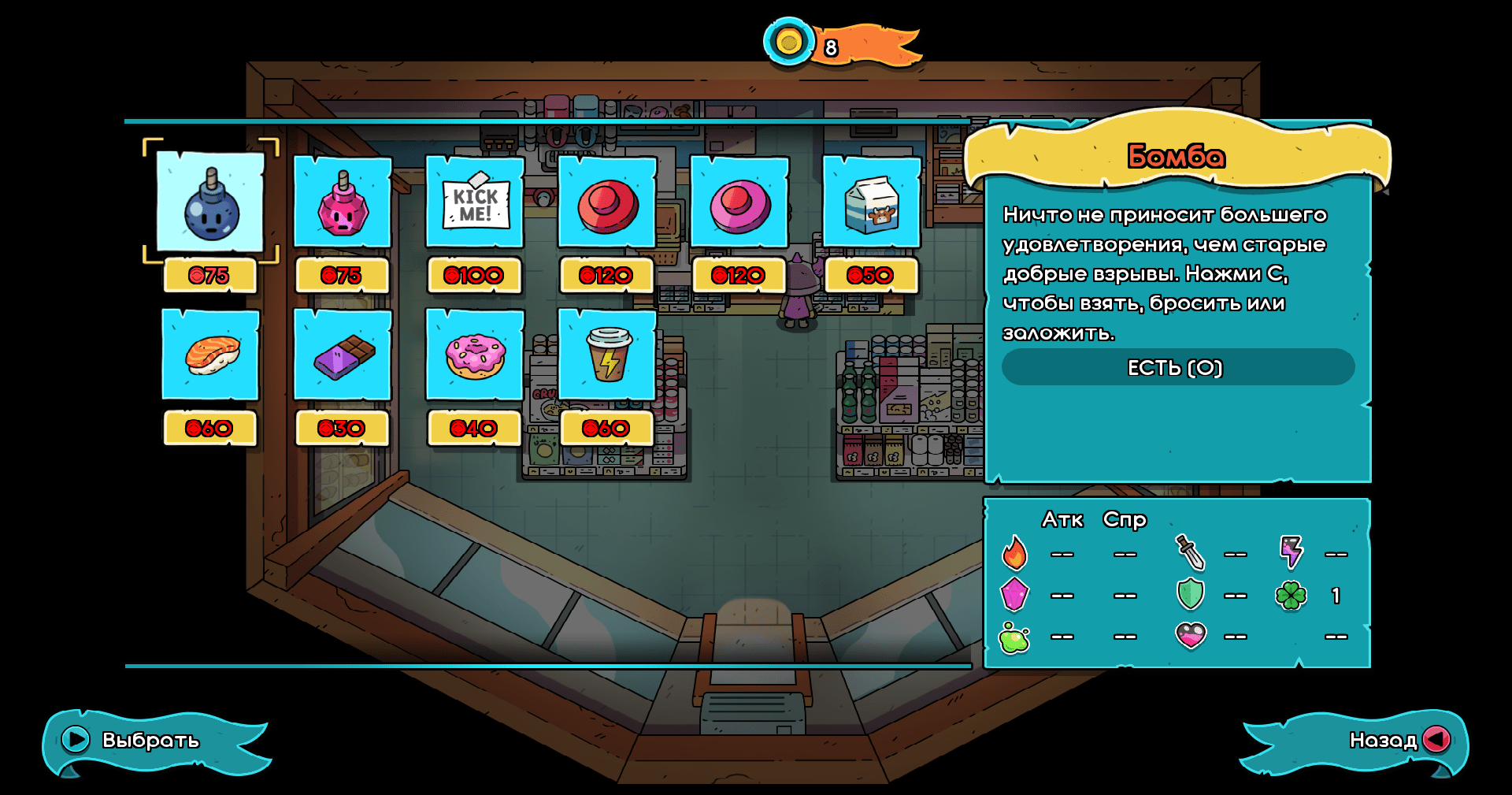The height and width of the screenshot is (795, 1512).
Task: Select the red button item
Action: pyautogui.click(x=607, y=203)
